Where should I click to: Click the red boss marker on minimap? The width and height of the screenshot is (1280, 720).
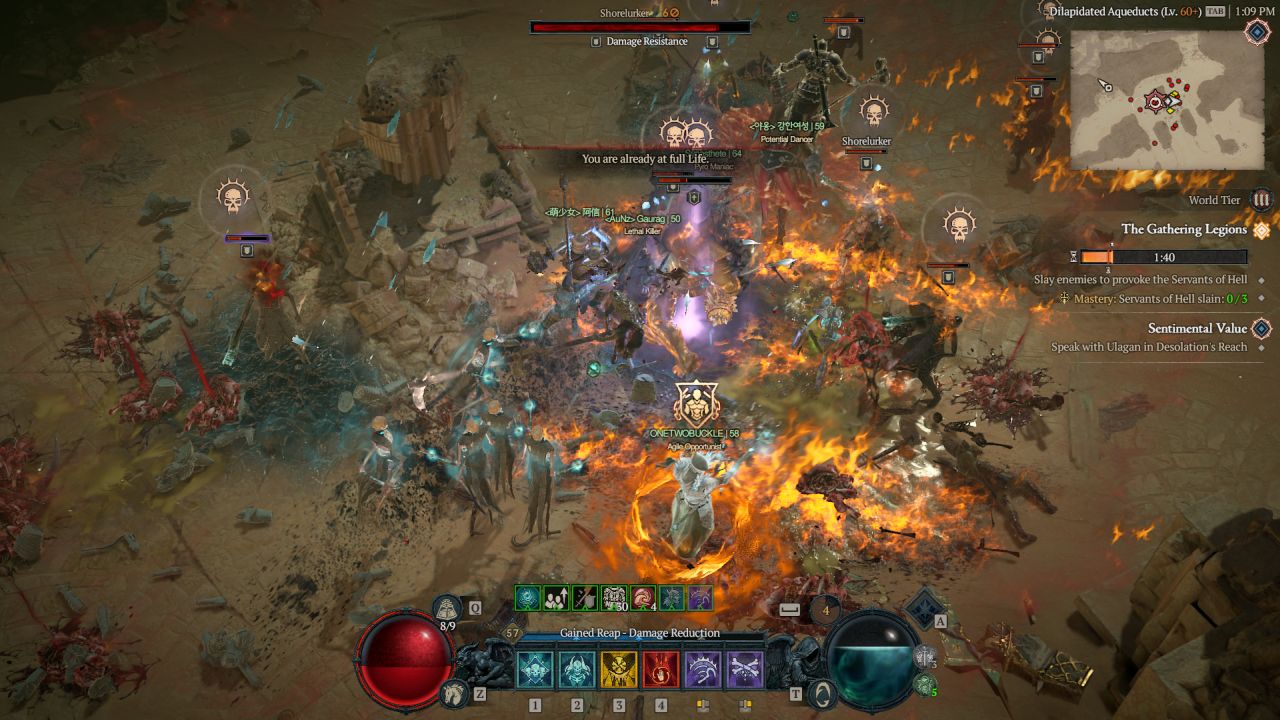click(x=1158, y=100)
